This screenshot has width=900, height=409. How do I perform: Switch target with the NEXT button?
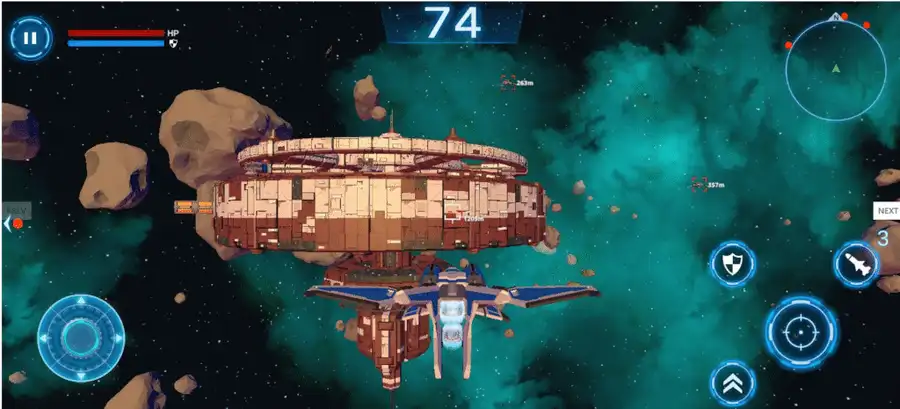[x=886, y=211]
